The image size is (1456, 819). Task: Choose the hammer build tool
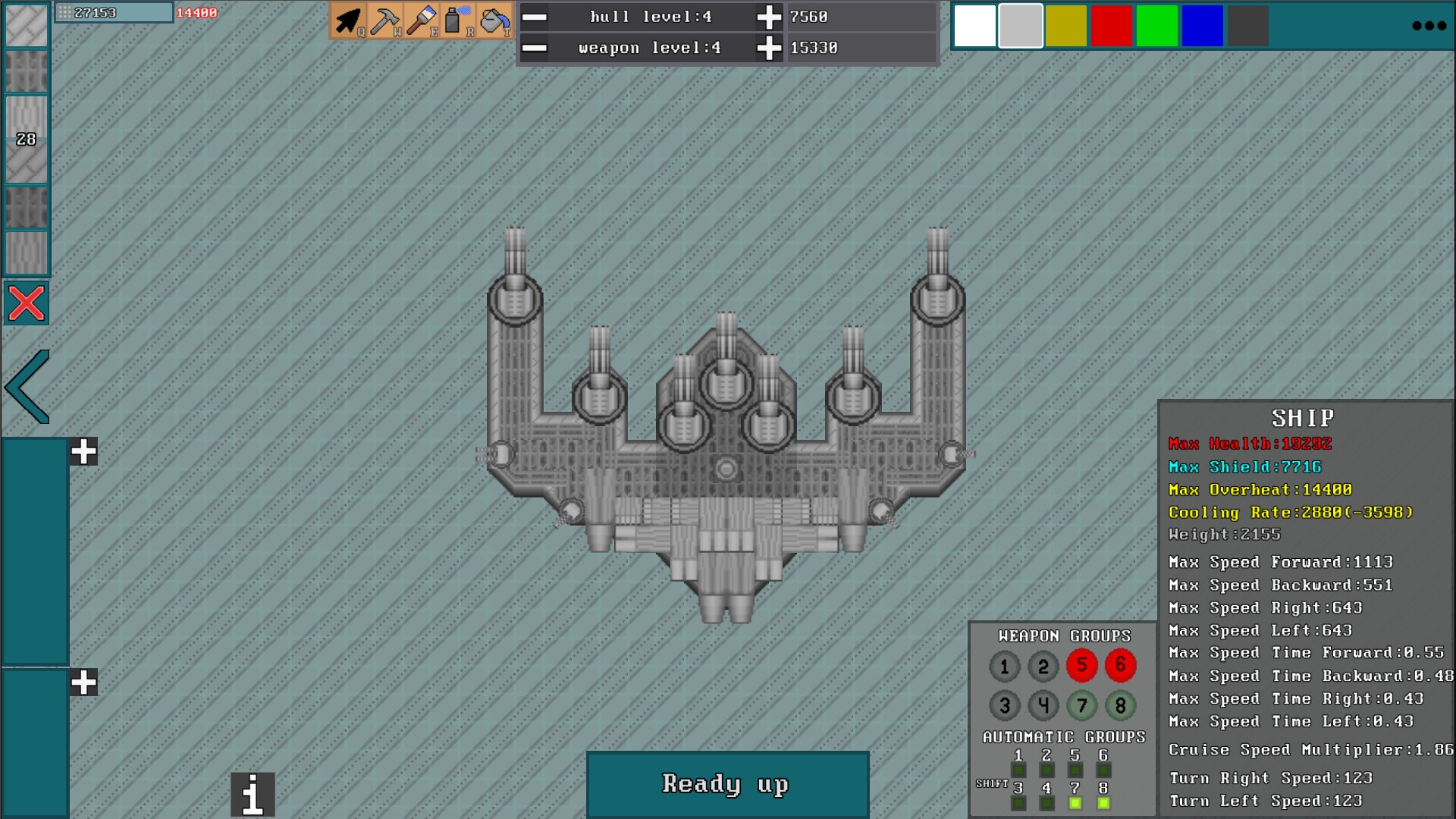pyautogui.click(x=384, y=20)
